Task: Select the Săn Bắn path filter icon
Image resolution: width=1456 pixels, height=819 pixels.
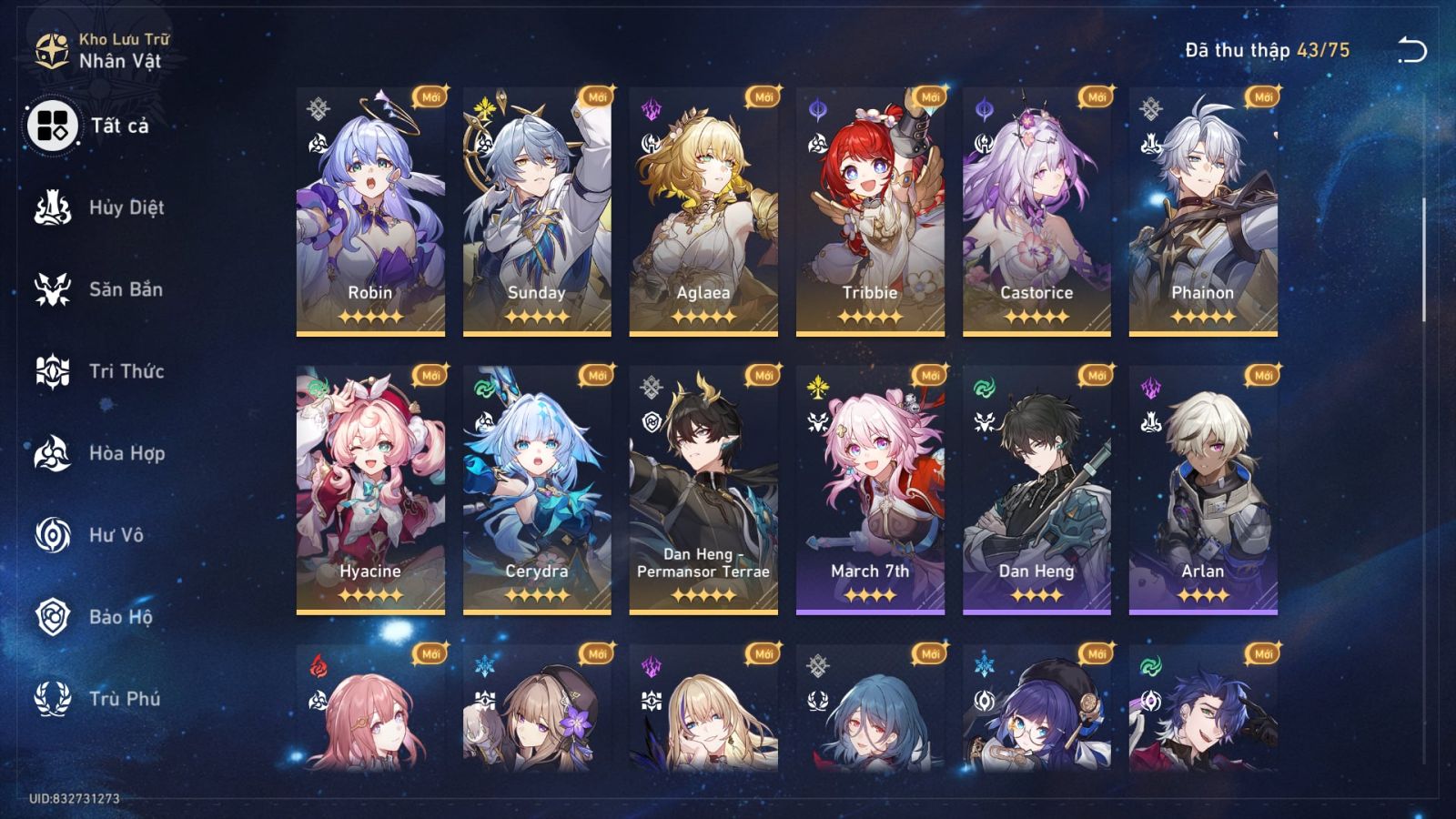Action: pyautogui.click(x=52, y=289)
